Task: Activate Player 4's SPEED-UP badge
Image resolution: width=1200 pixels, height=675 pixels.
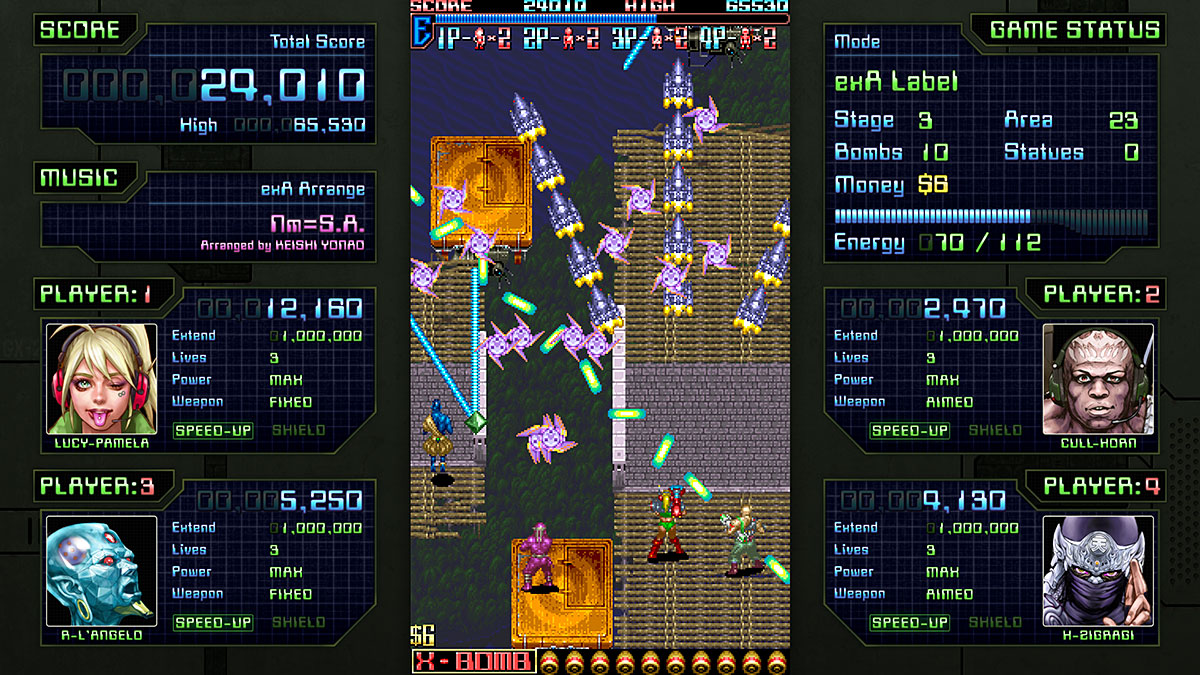Action: pos(909,623)
